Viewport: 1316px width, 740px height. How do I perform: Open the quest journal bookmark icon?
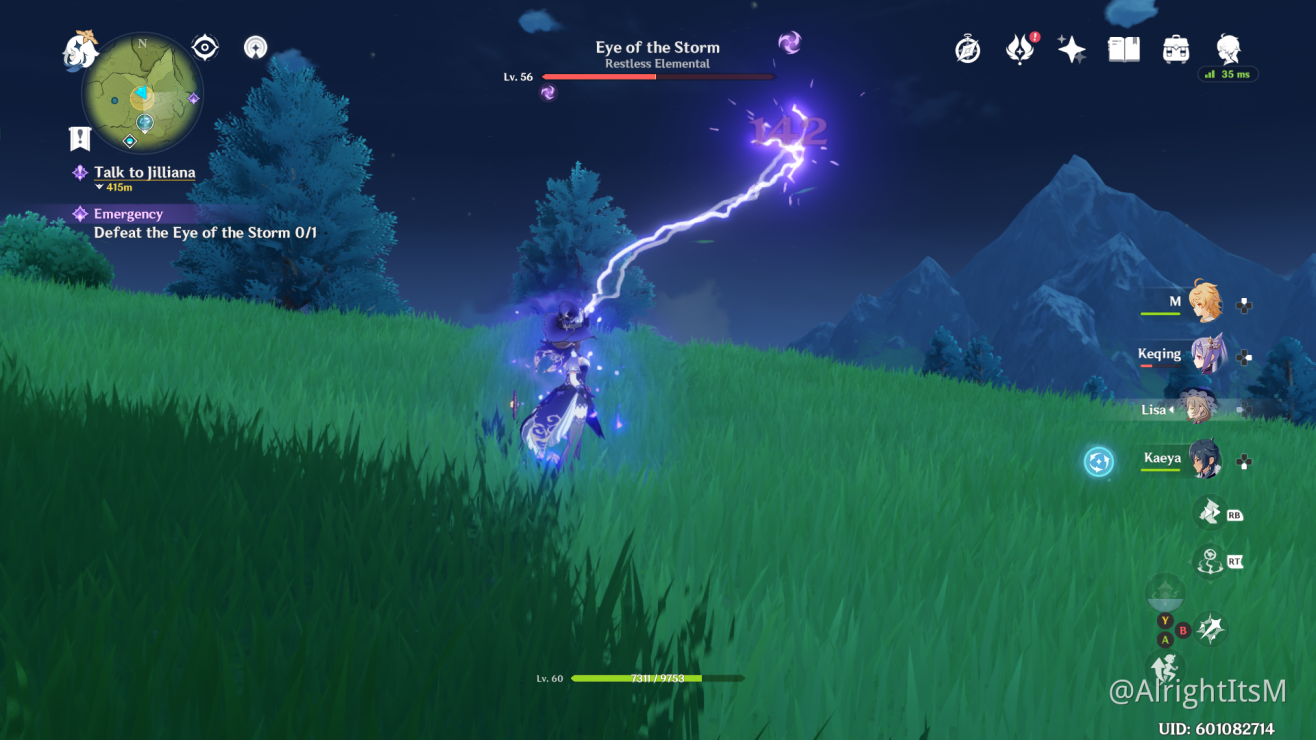point(80,139)
